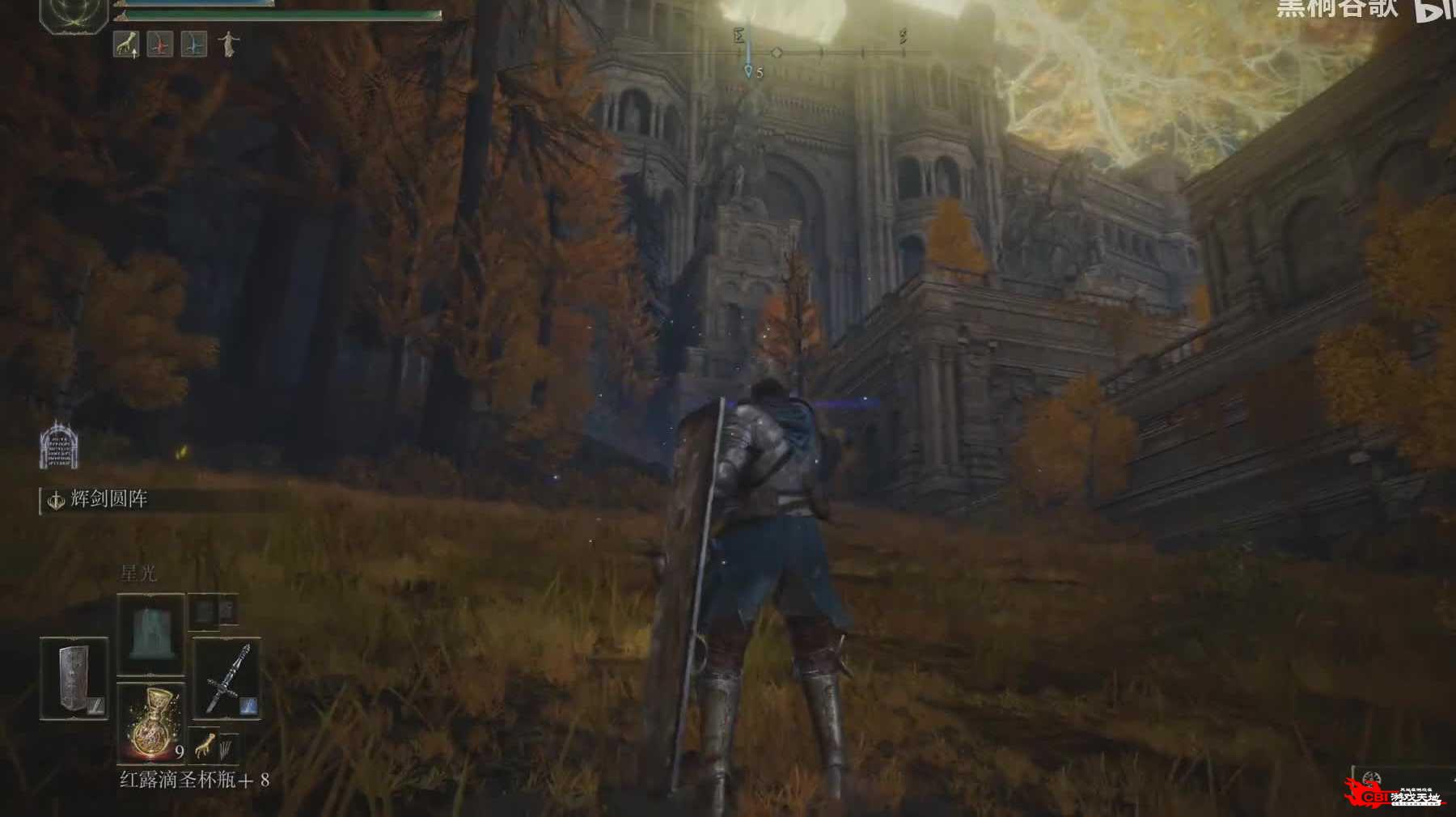Inspect the red figure status effect icon
The height and width of the screenshot is (817, 1456).
160,44
